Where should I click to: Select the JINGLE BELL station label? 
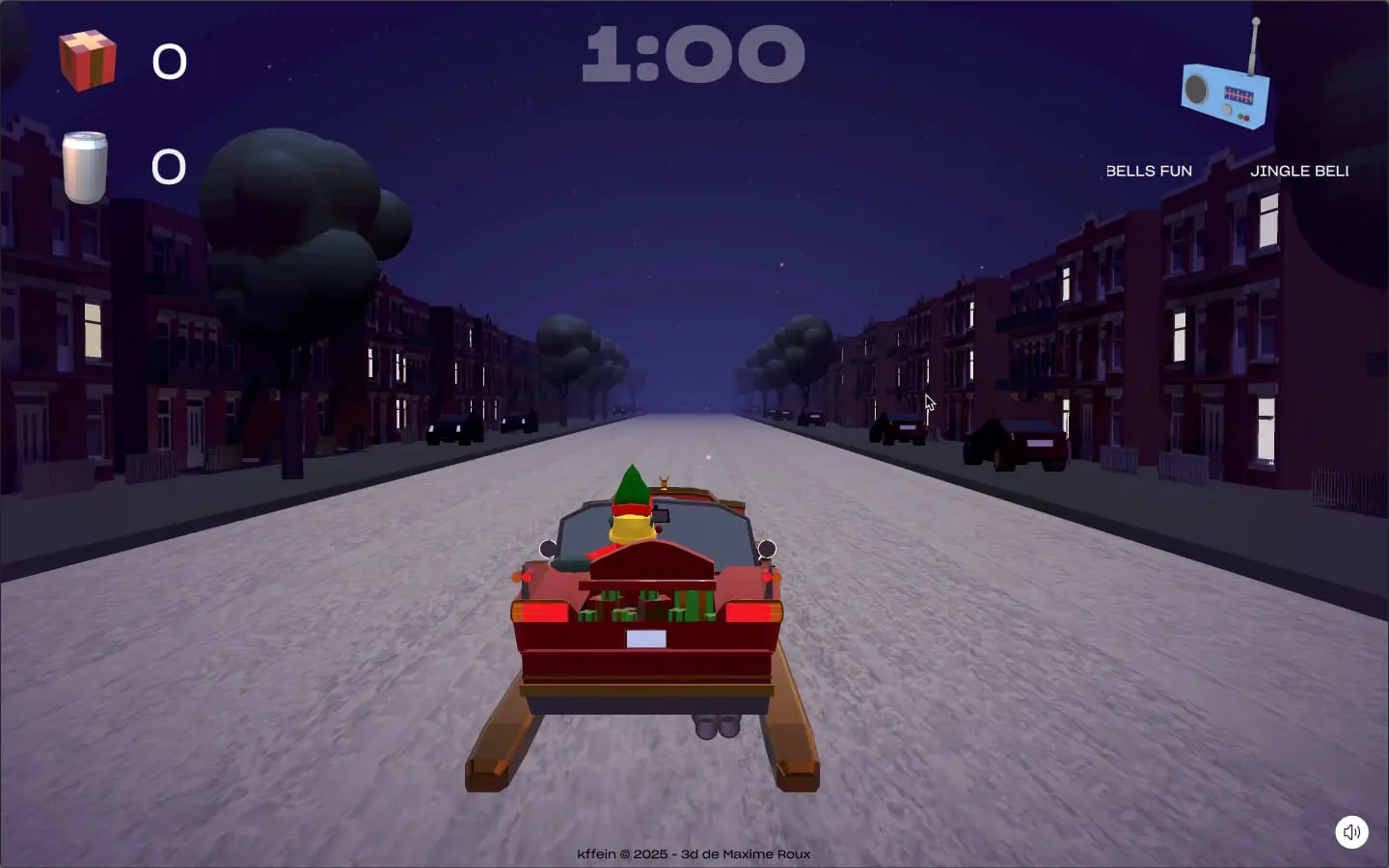click(1300, 171)
